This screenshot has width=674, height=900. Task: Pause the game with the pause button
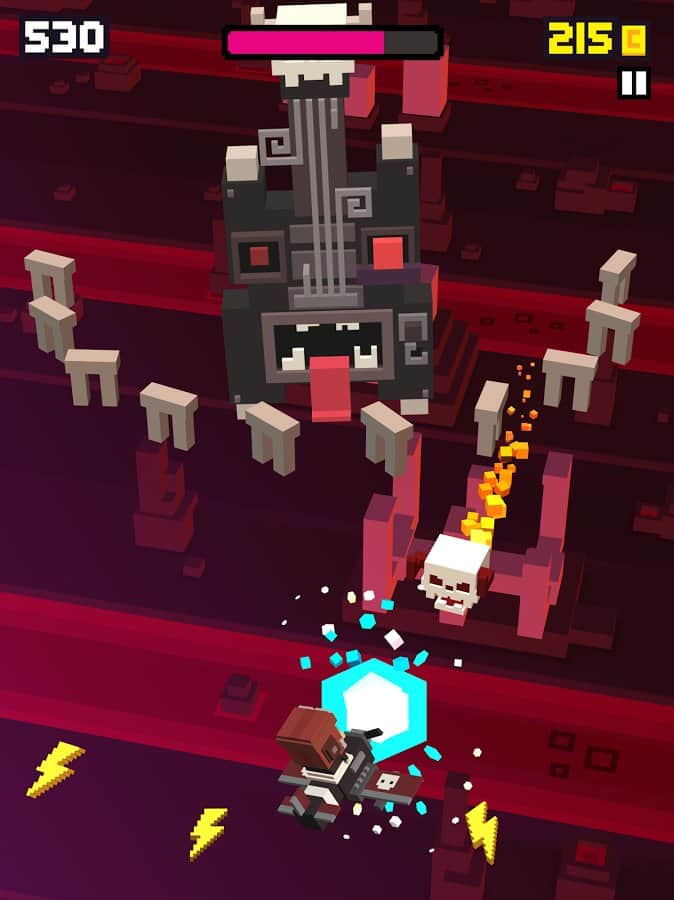(x=634, y=82)
